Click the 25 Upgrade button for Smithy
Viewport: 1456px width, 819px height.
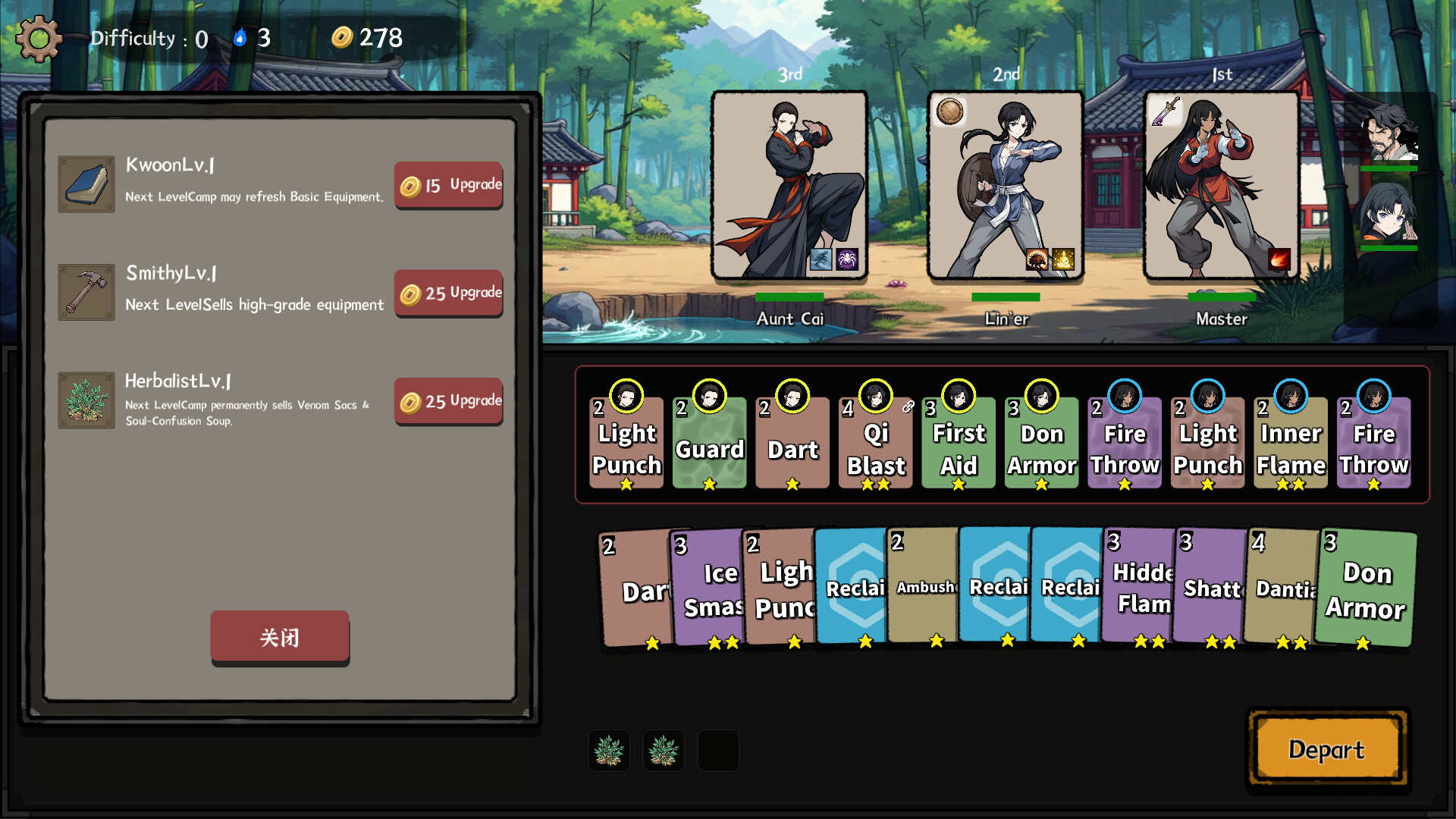pos(448,293)
